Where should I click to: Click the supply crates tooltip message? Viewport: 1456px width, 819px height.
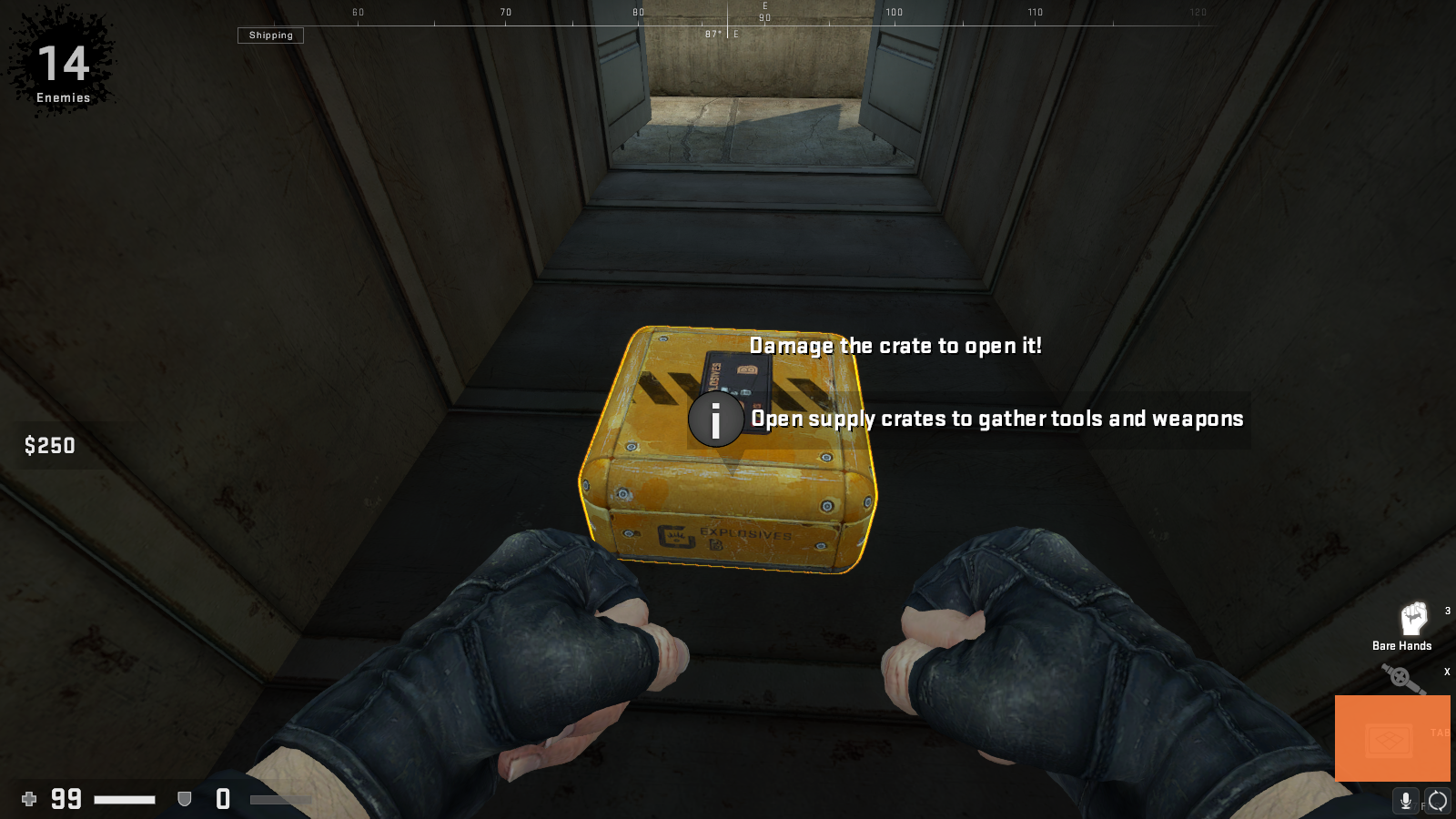pos(997,419)
